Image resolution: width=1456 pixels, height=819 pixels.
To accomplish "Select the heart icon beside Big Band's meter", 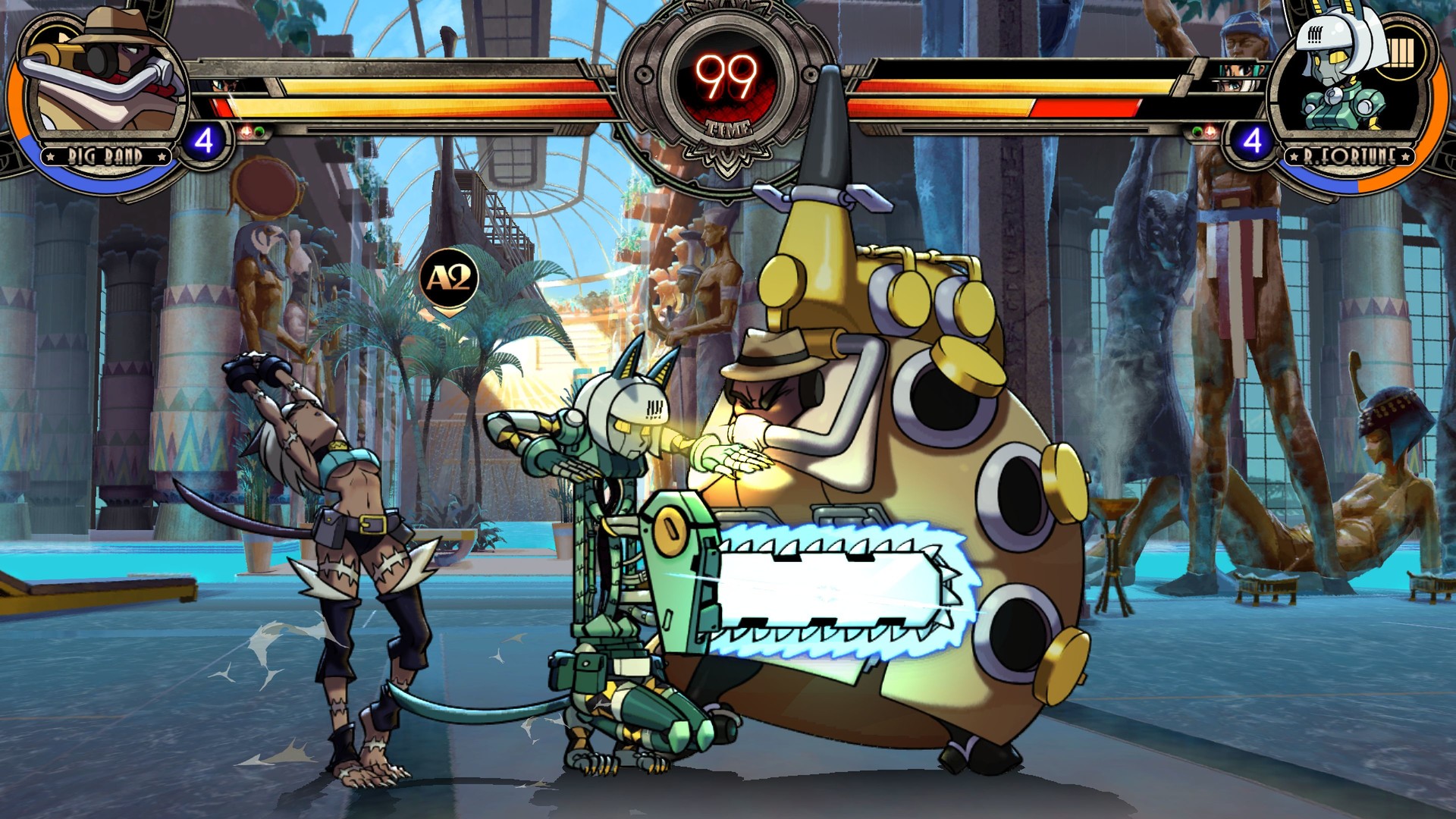I will coord(245,133).
